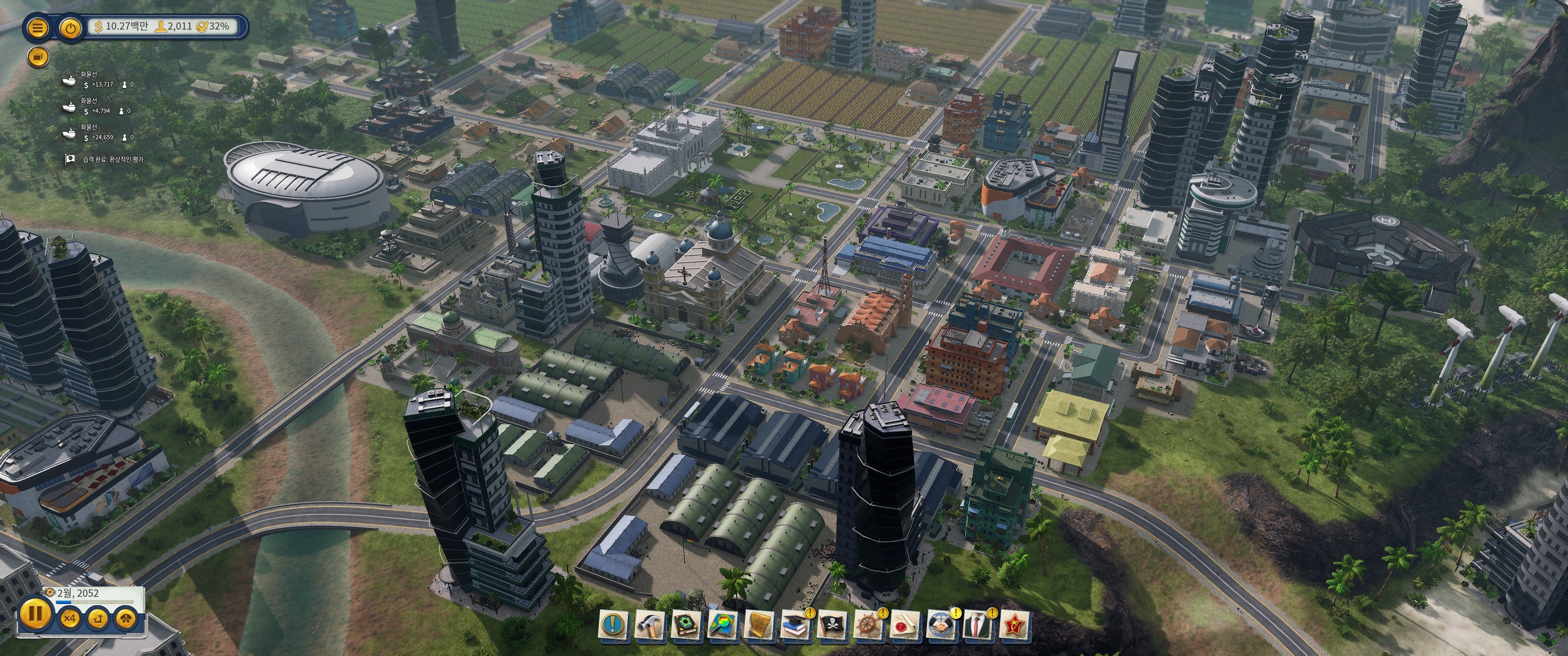Change game speed with the x4 button
1568x656 pixels.
click(69, 619)
